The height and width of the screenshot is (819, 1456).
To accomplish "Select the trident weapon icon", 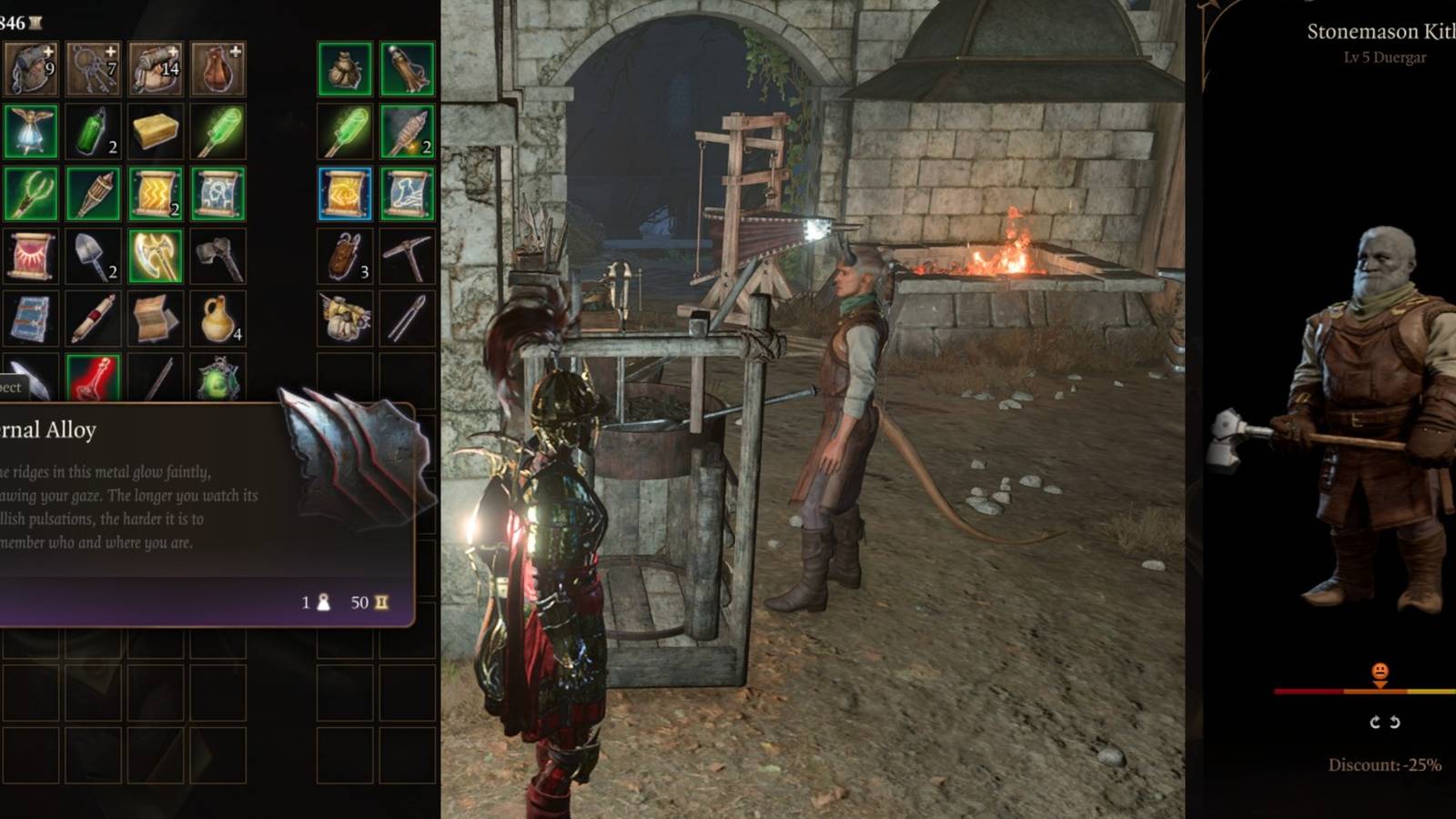I will (x=32, y=193).
